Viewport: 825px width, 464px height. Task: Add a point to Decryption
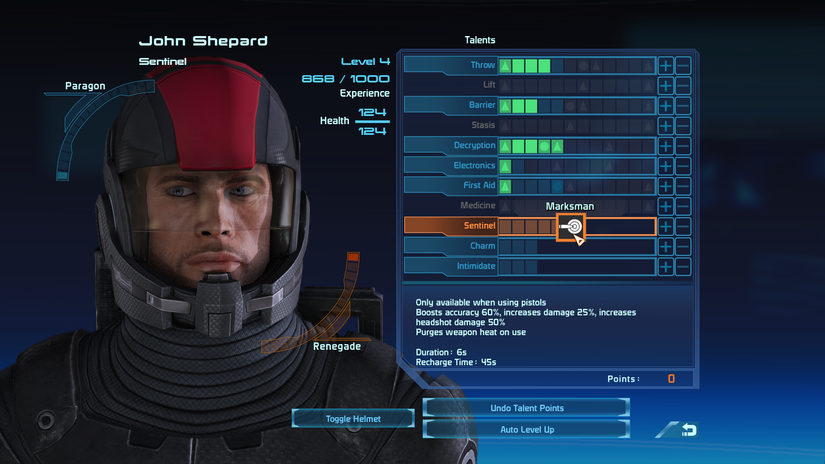pos(666,146)
